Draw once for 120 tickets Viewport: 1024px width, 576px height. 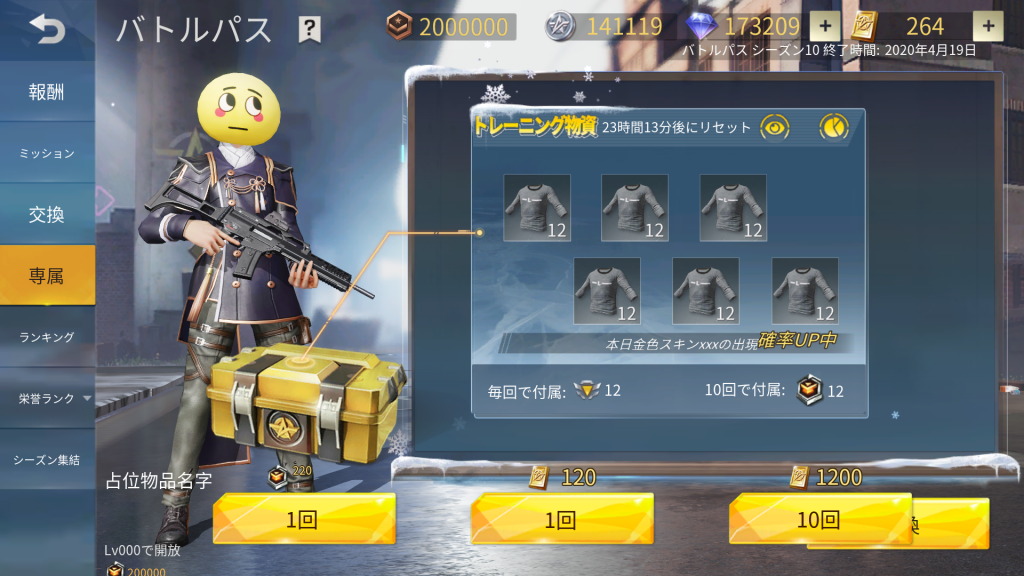[562, 519]
